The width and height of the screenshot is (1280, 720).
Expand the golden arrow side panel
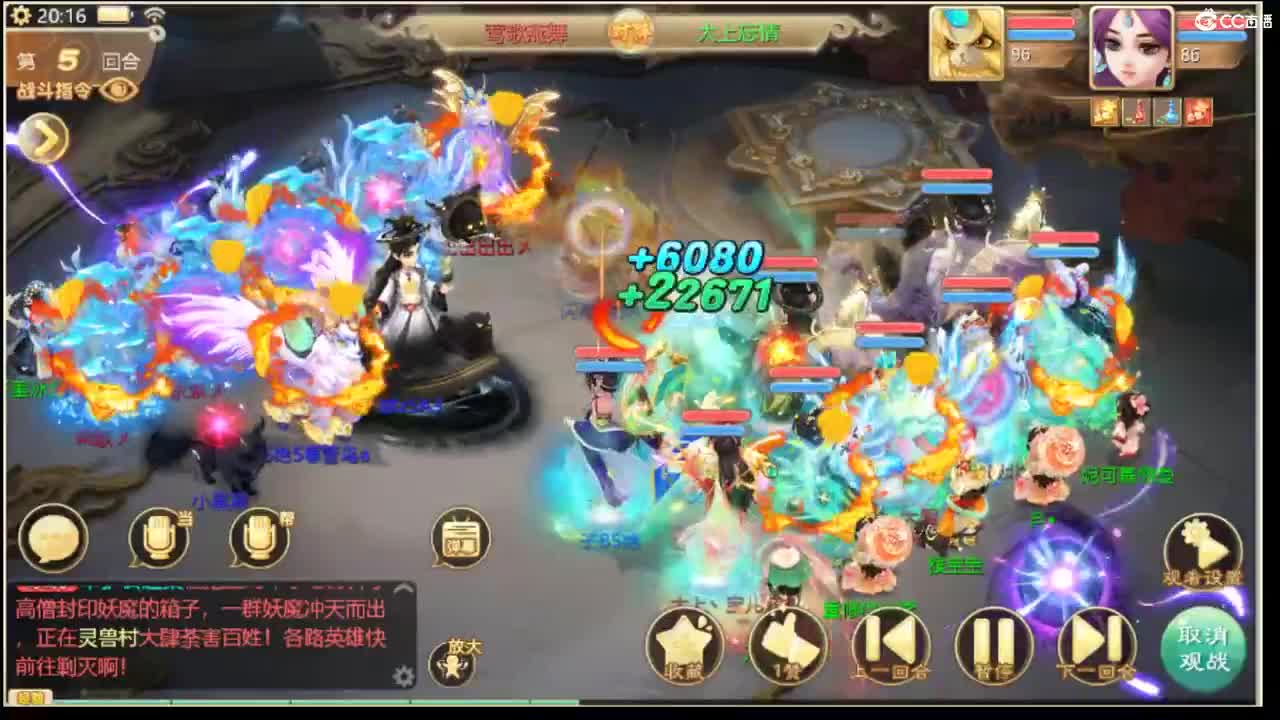(x=42, y=139)
